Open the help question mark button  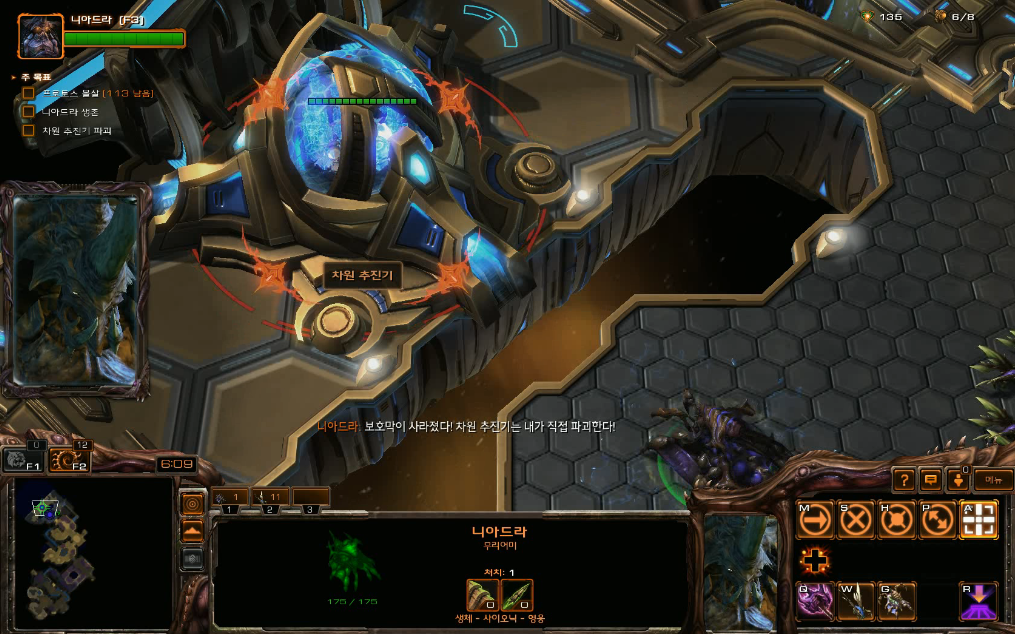[x=903, y=480]
